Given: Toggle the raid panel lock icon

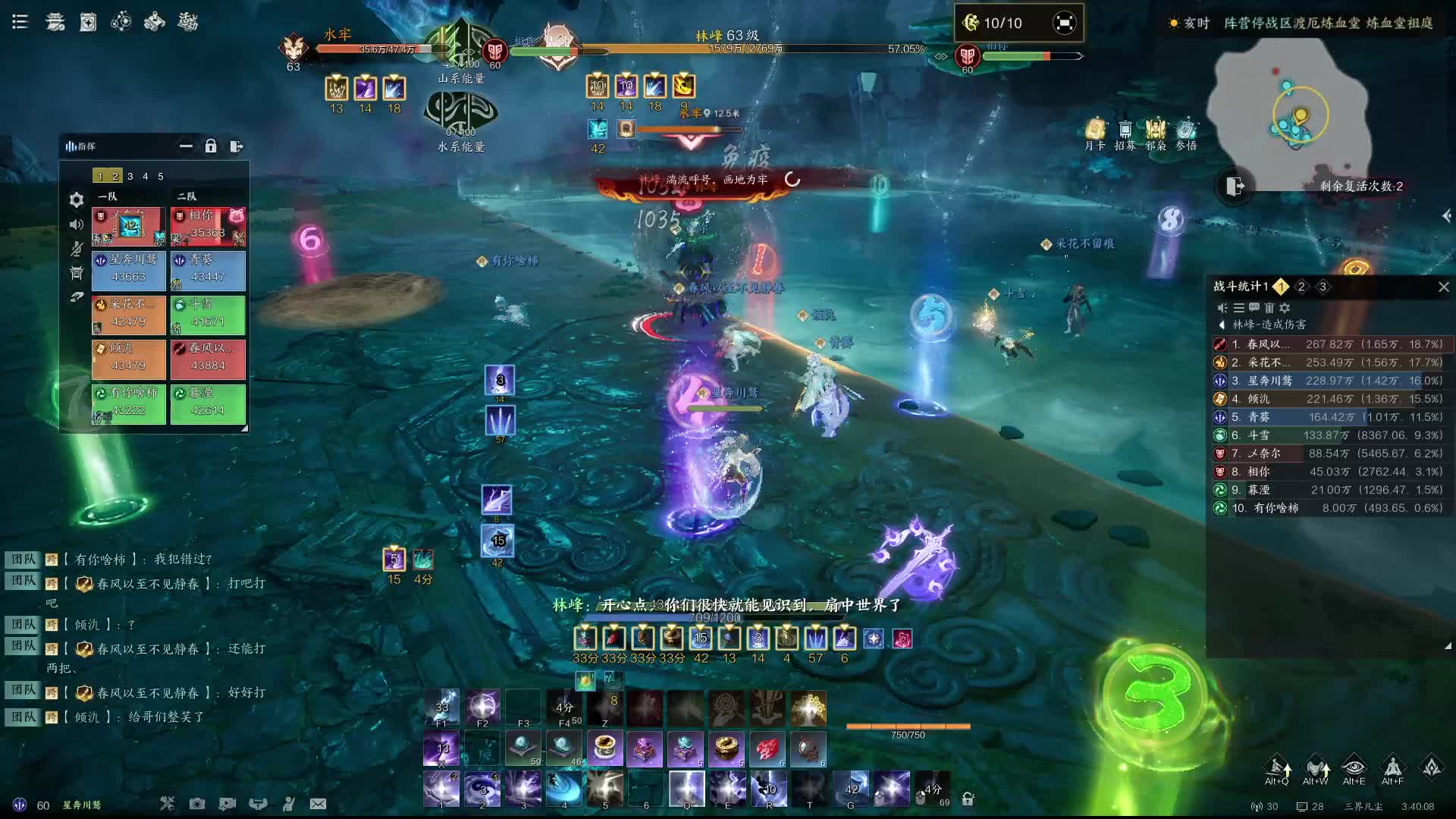Looking at the screenshot, I should tap(211, 146).
